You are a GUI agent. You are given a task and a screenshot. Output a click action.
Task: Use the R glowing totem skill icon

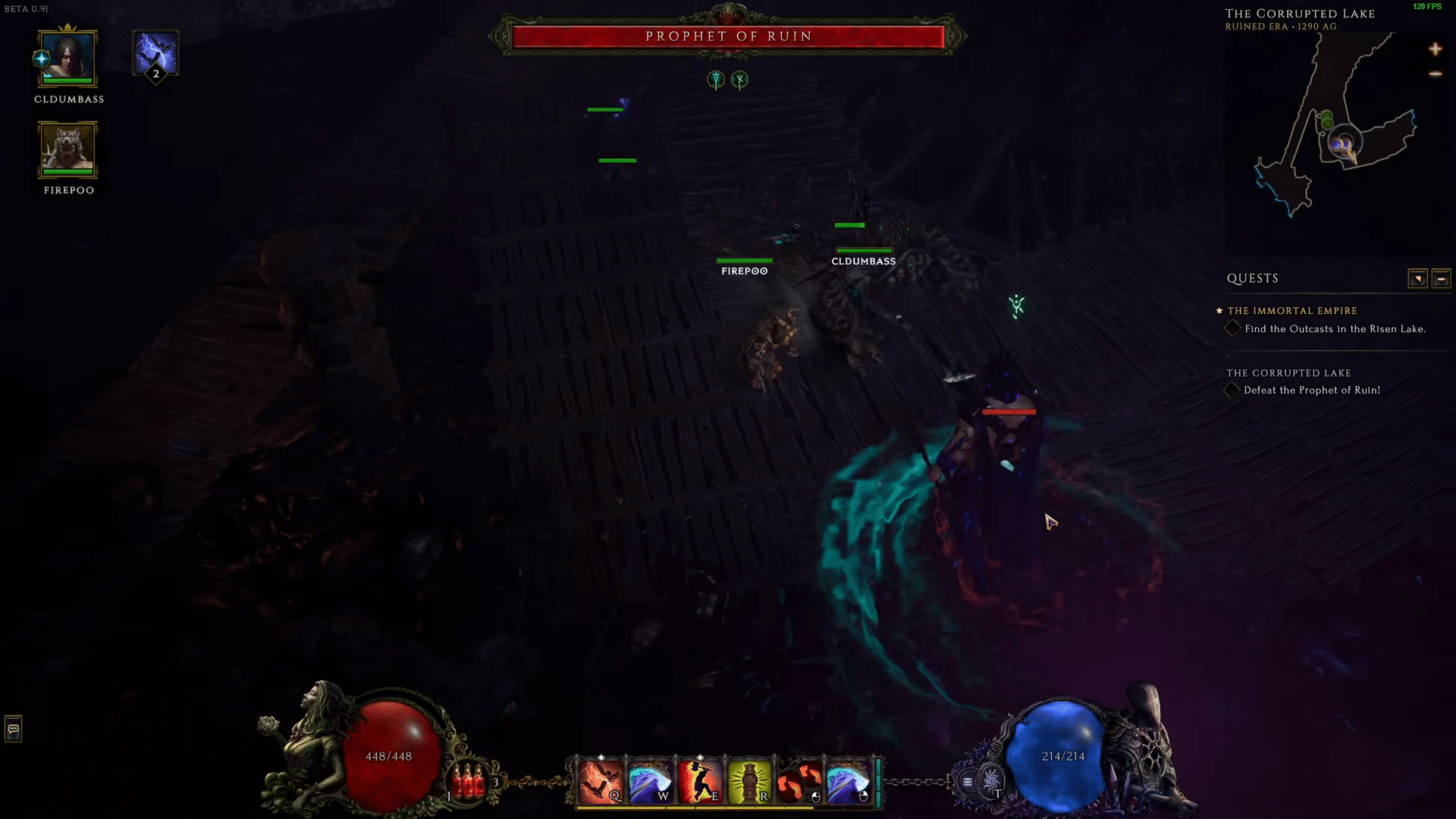tap(749, 780)
